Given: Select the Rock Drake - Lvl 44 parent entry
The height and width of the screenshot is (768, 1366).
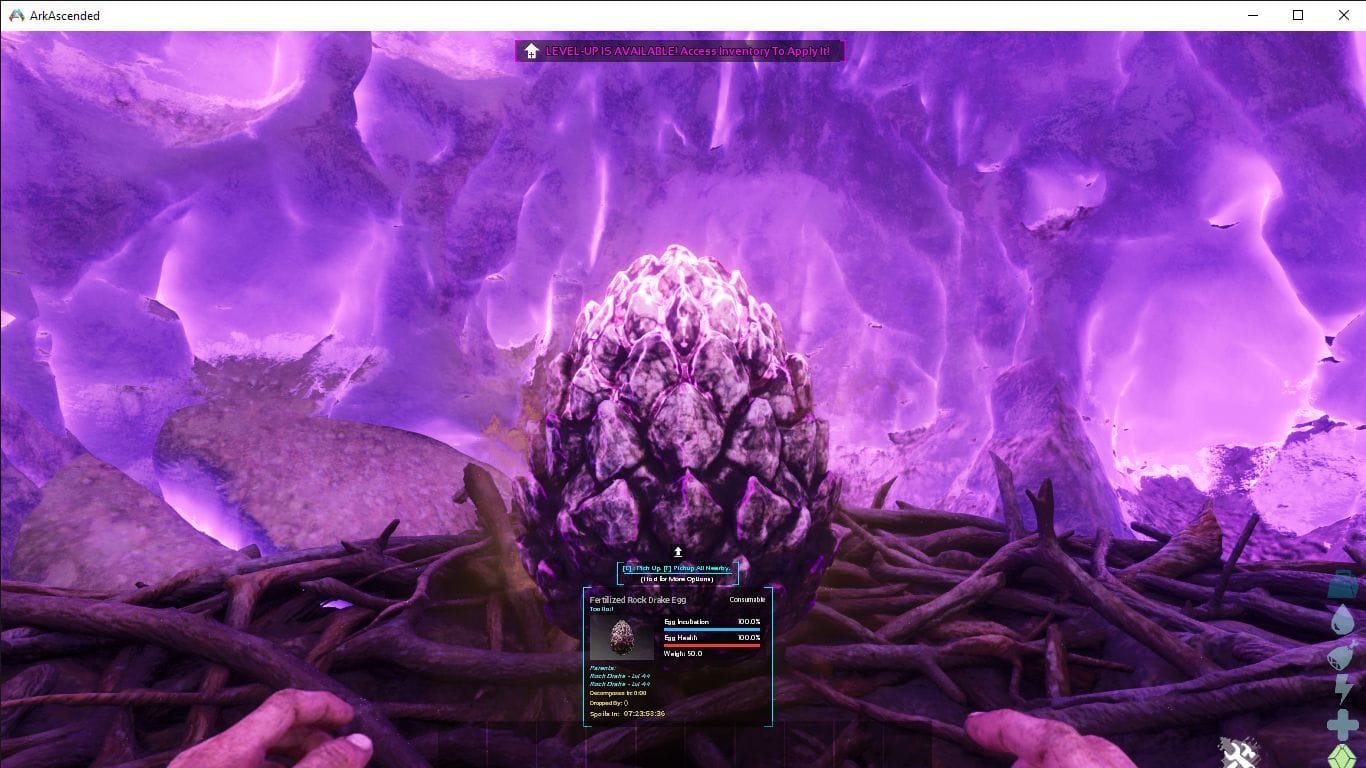Looking at the screenshot, I should (x=620, y=678).
